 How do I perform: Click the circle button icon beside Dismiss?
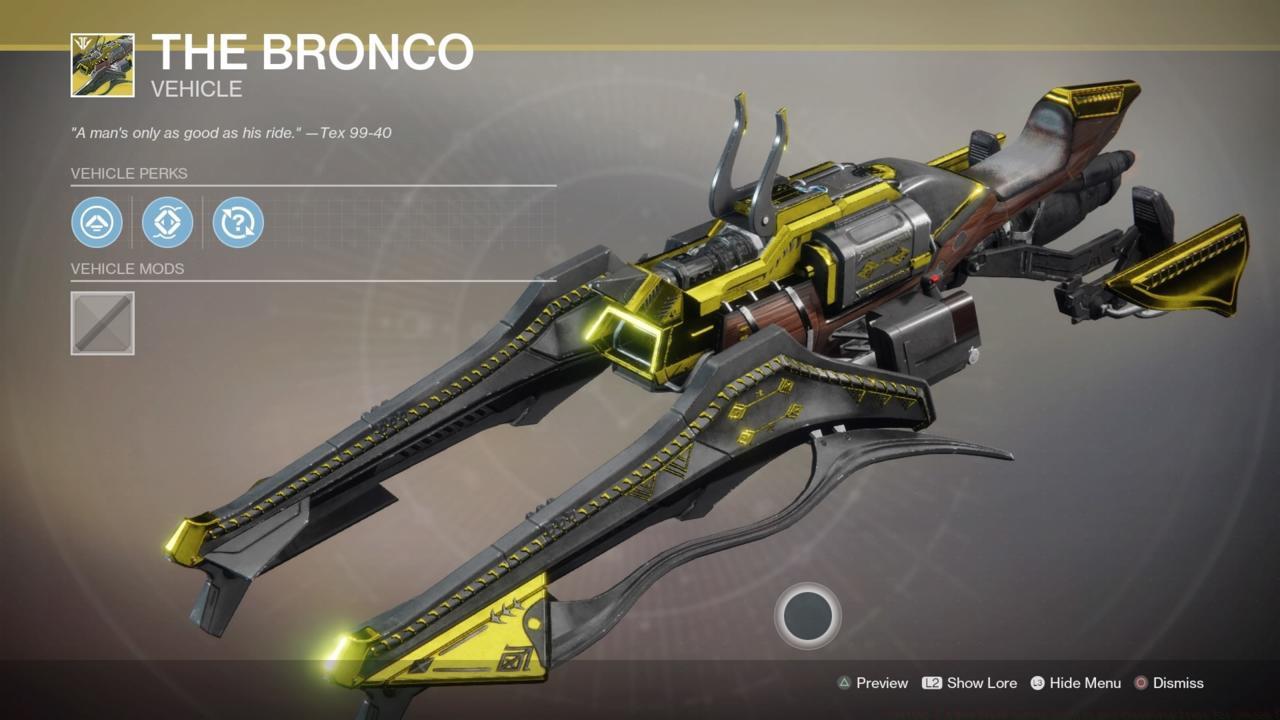[x=1140, y=683]
